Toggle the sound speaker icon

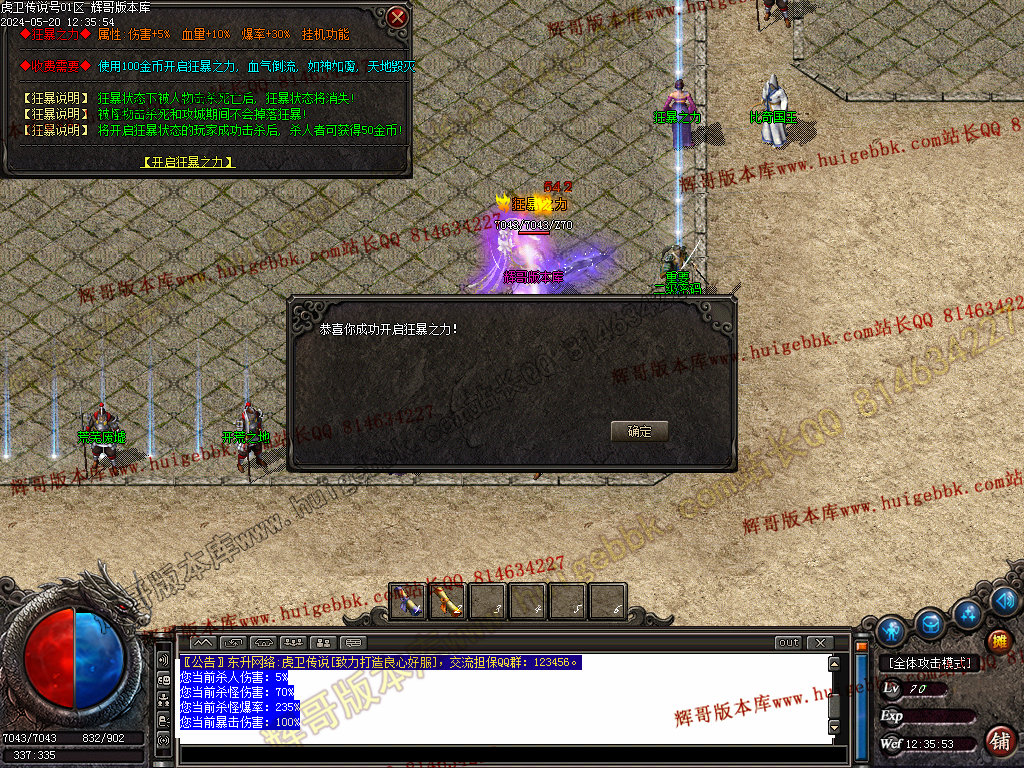coord(1006,600)
